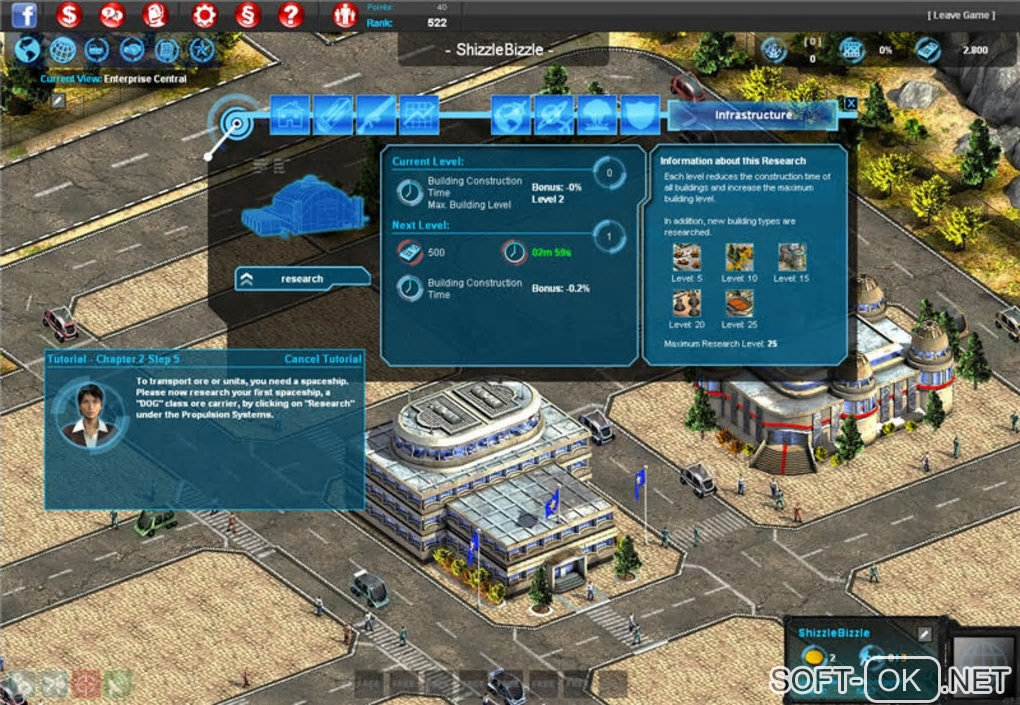1020x705 pixels.
Task: Open settings via the red gear icon
Action: (204, 15)
